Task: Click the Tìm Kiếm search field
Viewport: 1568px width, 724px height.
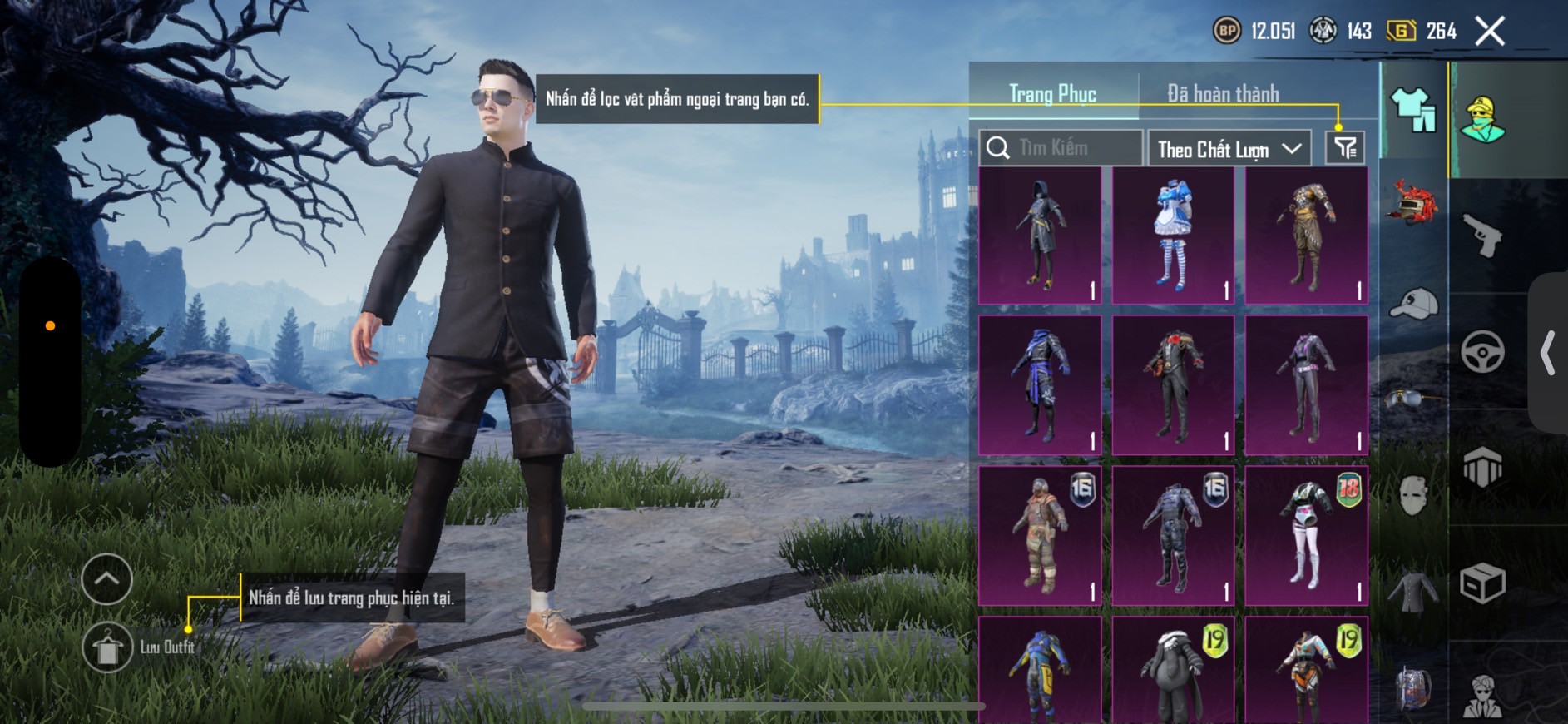Action: [x=1061, y=148]
